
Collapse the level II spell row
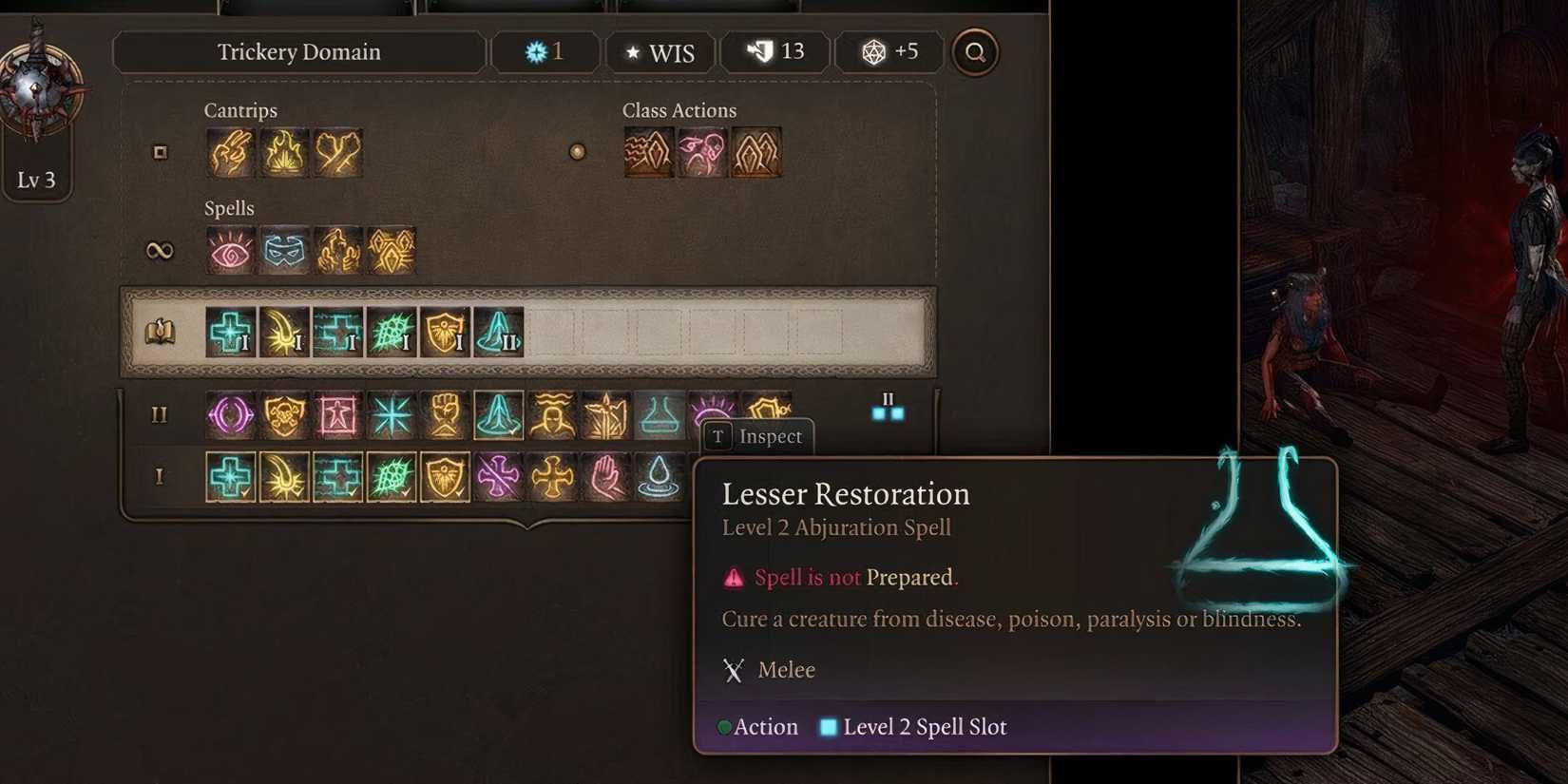point(159,415)
